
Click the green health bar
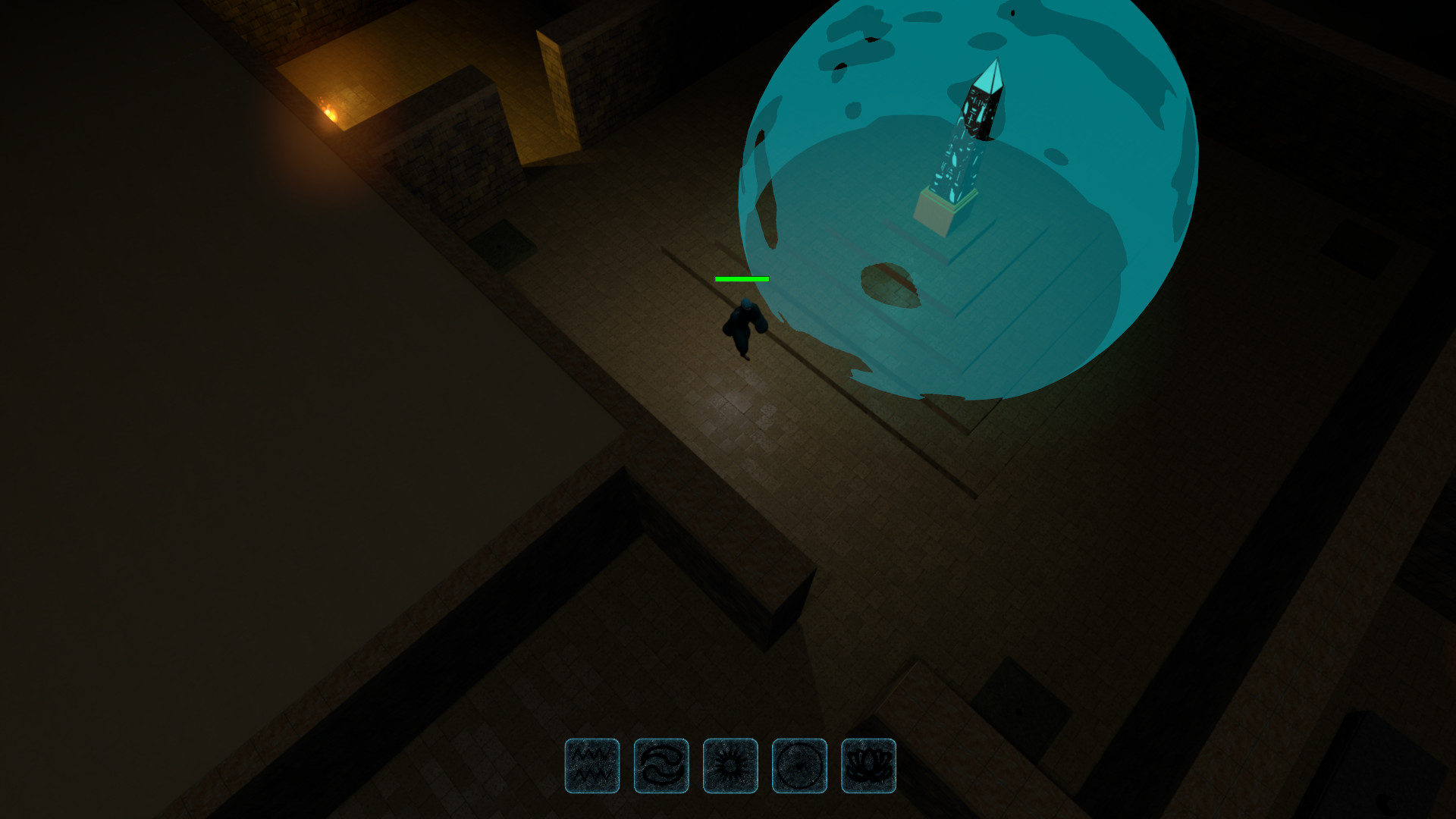740,279
